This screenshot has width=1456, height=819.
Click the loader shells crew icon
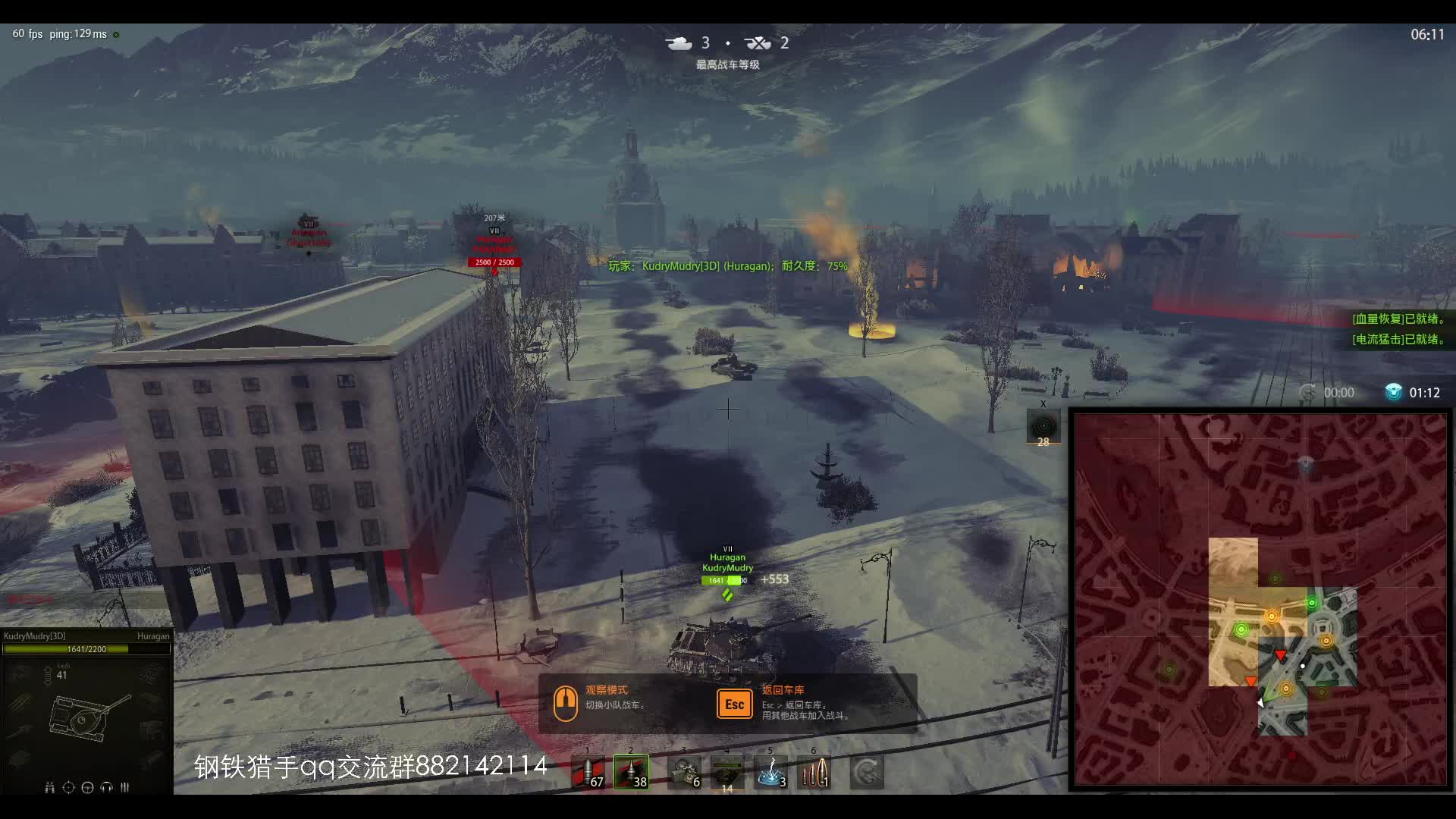(125, 788)
